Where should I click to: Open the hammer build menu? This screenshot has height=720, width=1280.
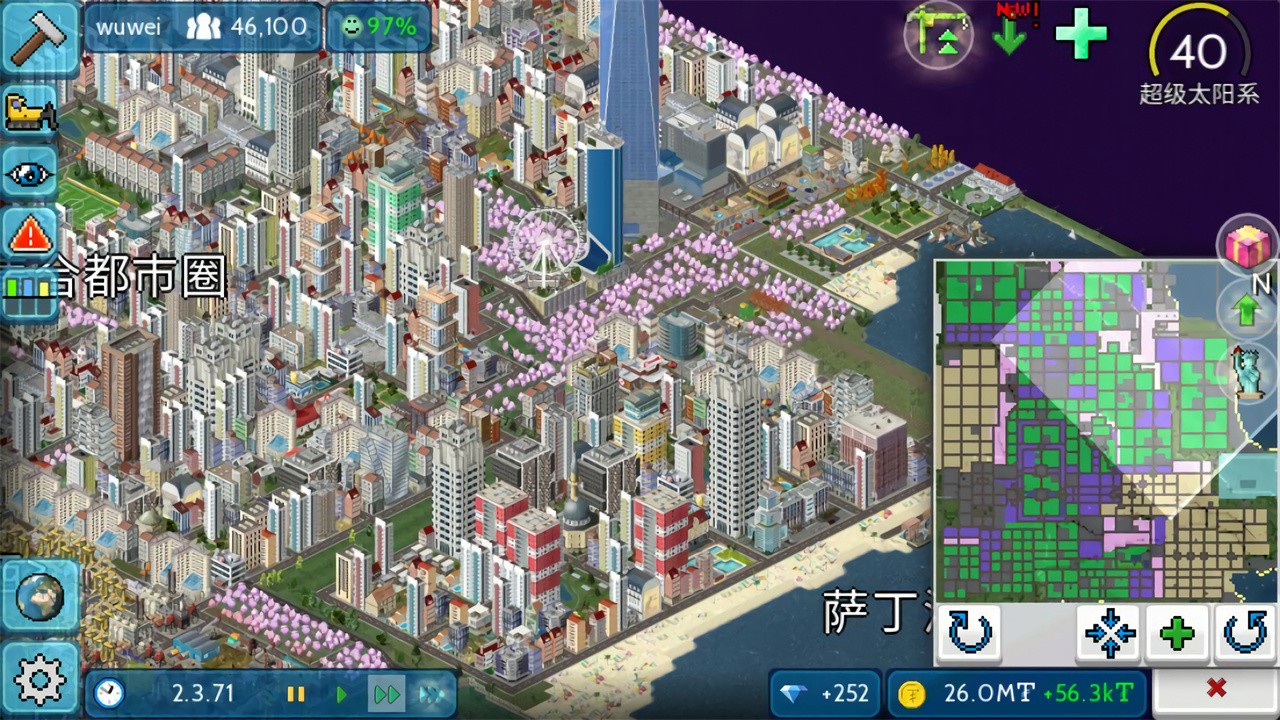pyautogui.click(x=40, y=37)
